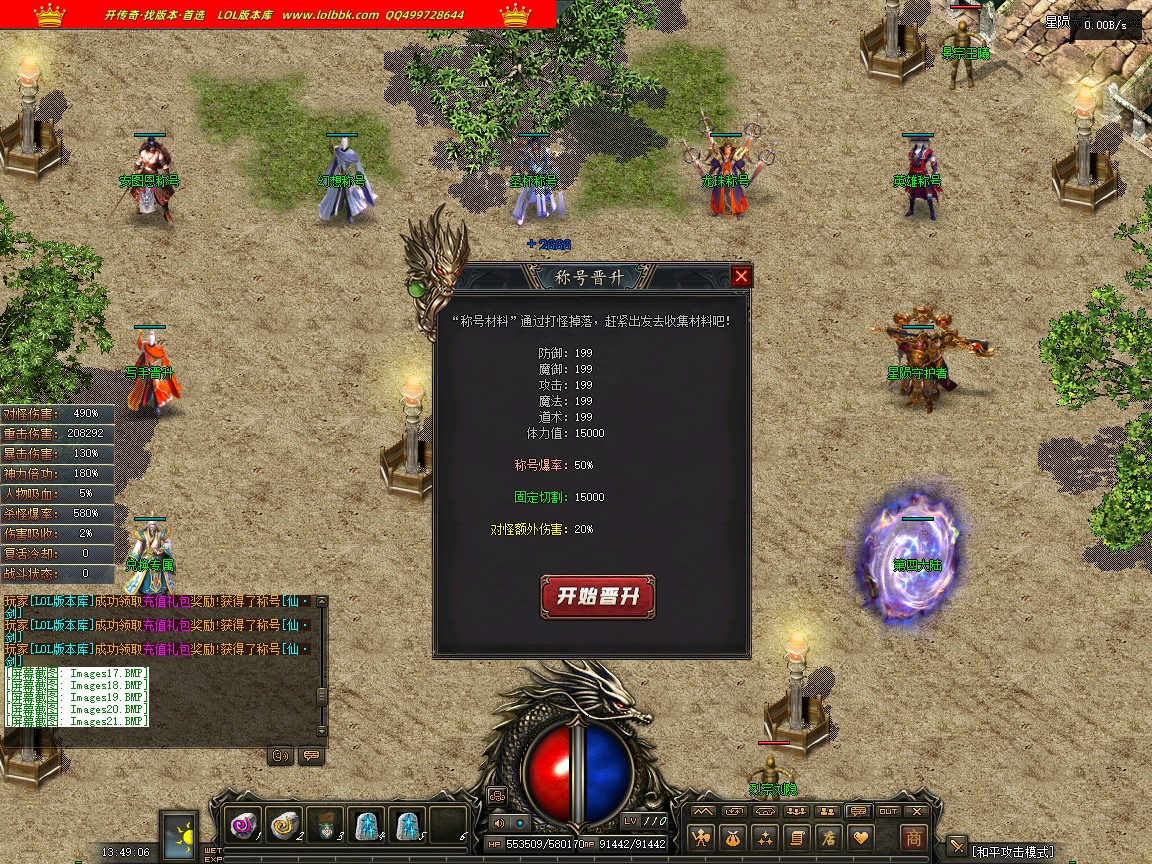Open the chat speech-bubble button below chat log
Image resolution: width=1152 pixels, height=864 pixels.
coord(311,756)
